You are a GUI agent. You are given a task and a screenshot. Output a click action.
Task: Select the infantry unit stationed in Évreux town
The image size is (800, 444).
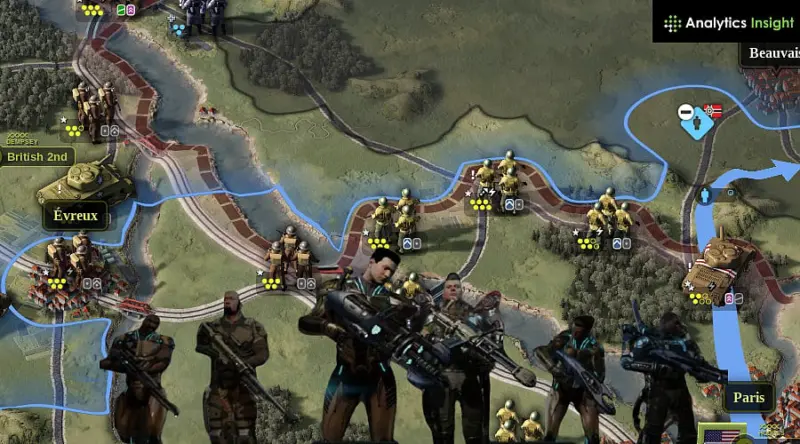point(70,258)
